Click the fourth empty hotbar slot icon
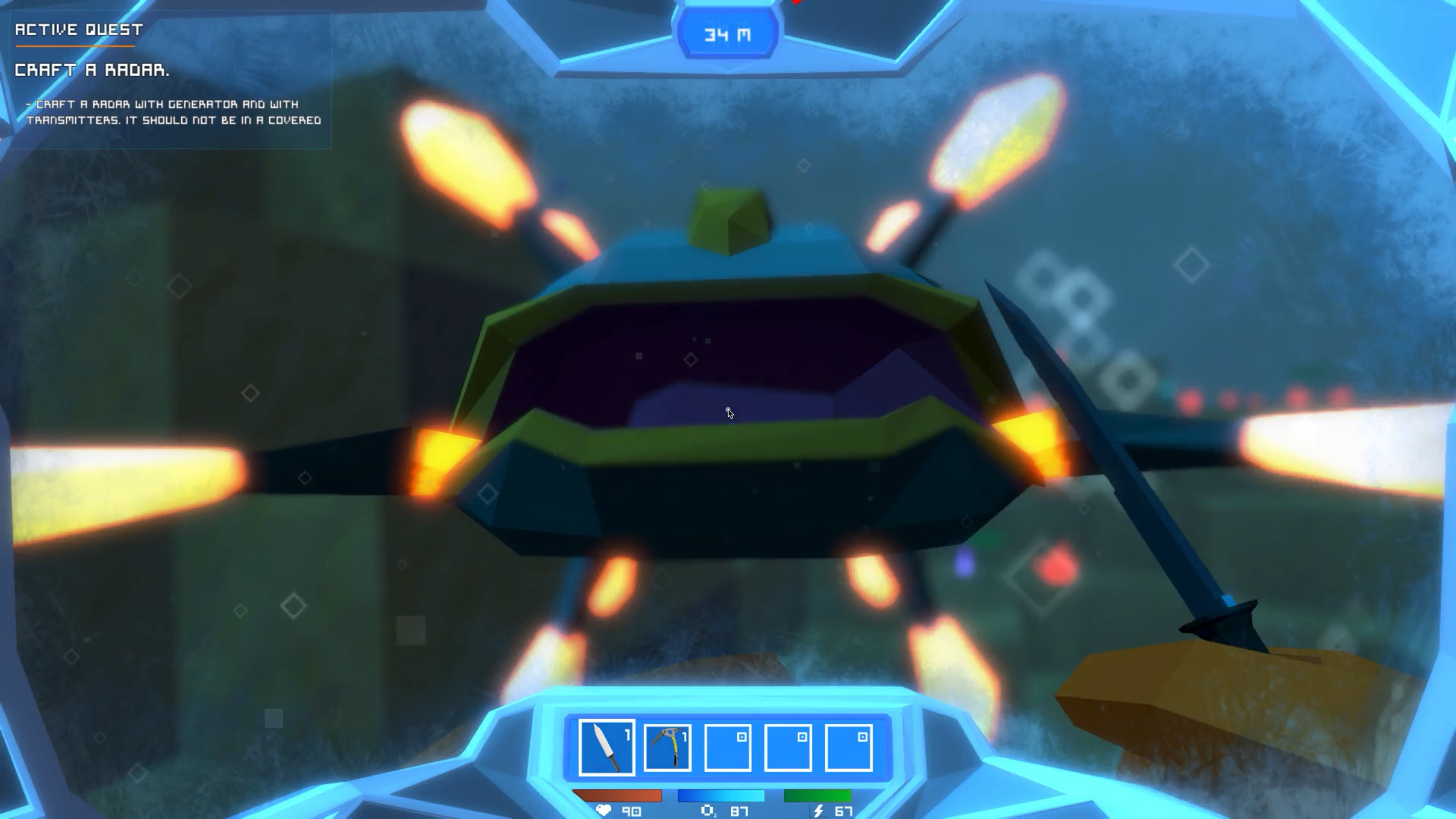The width and height of the screenshot is (1456, 819). click(x=787, y=747)
